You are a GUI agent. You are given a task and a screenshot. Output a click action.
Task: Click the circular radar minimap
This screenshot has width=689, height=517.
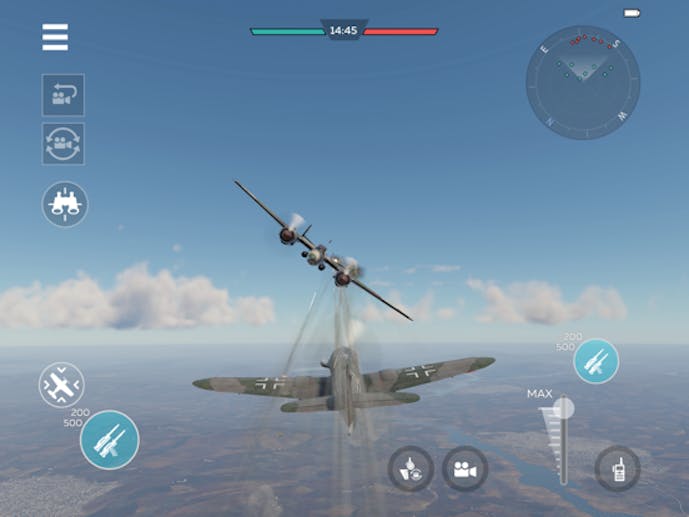583,82
